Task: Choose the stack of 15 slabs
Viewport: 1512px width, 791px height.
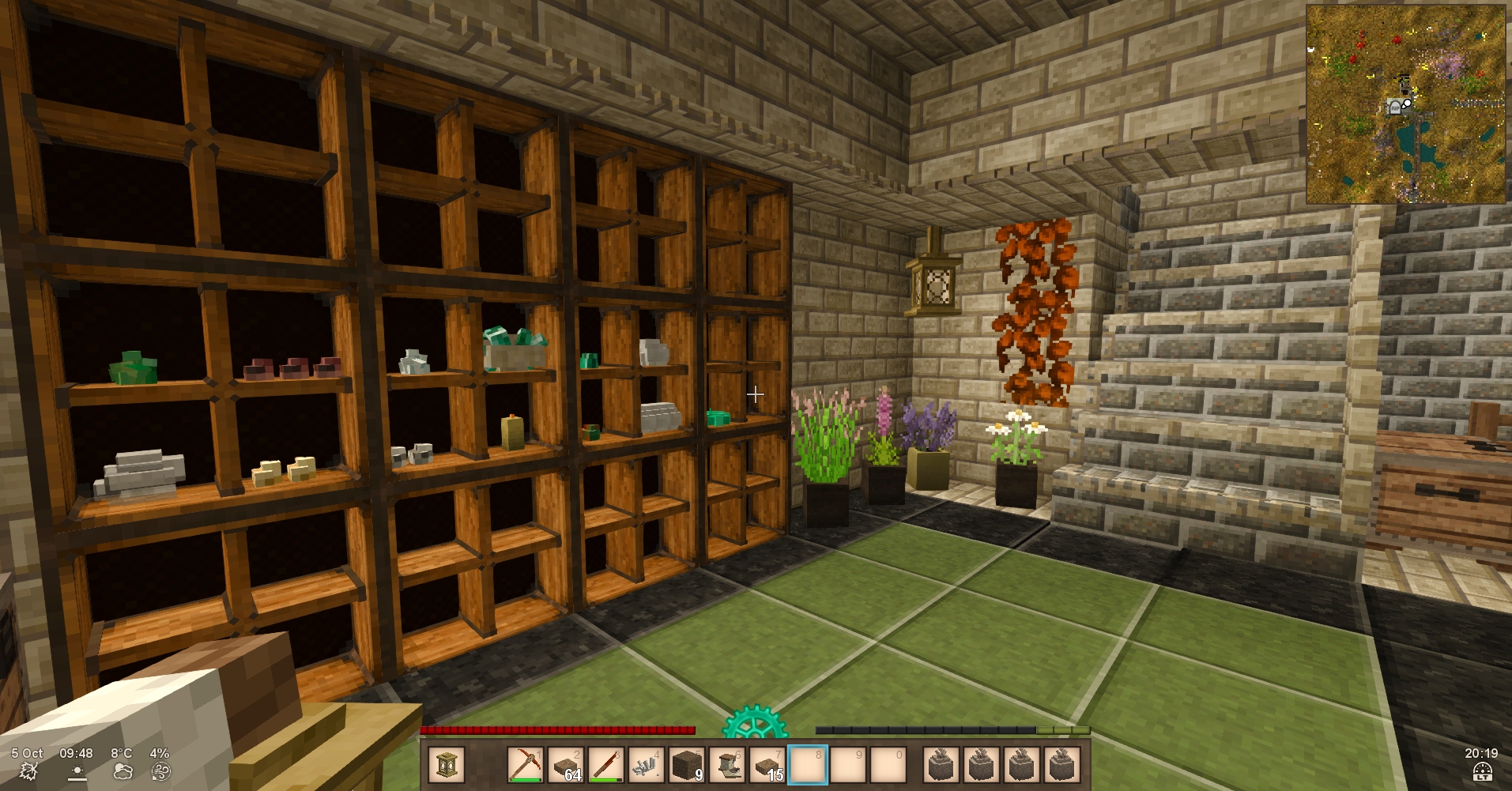Action: [x=767, y=765]
